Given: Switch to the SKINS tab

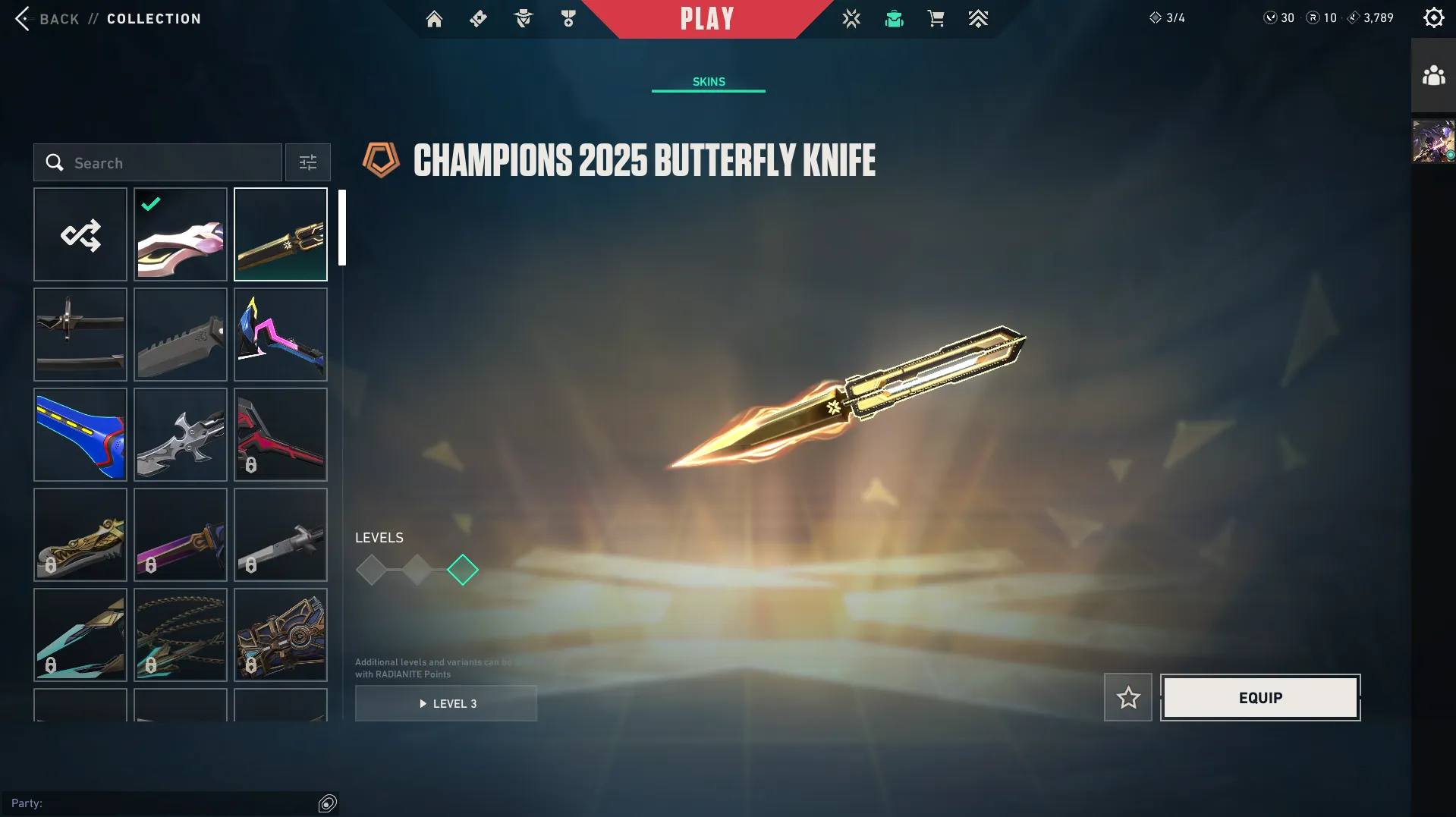Looking at the screenshot, I should [708, 81].
